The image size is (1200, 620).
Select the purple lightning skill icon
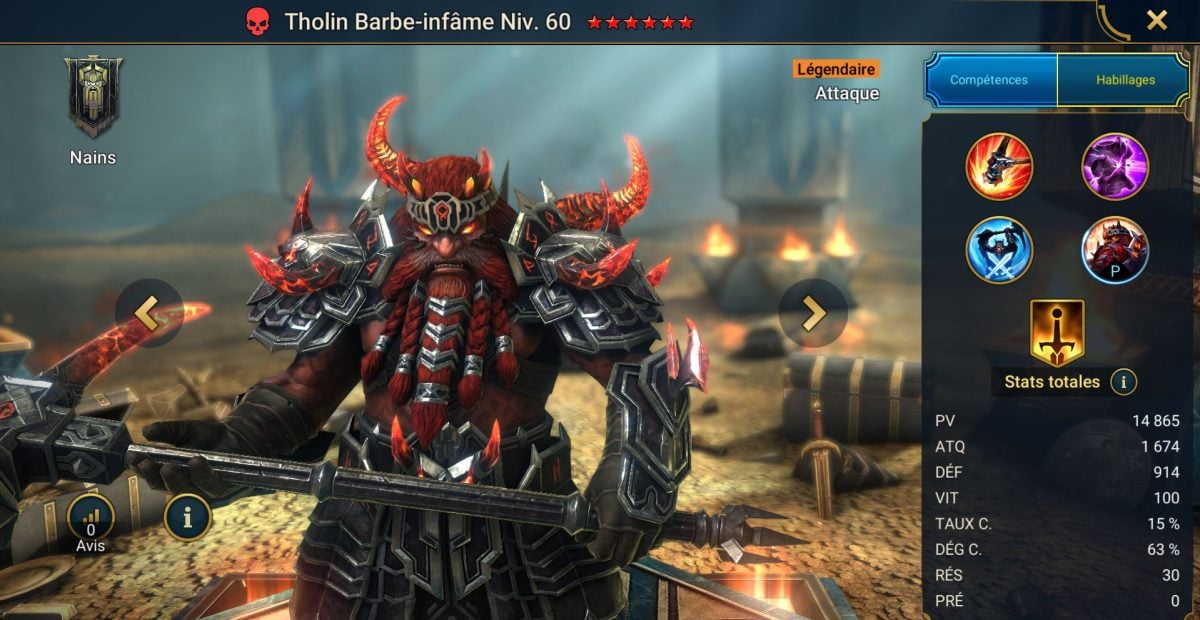coord(1115,167)
